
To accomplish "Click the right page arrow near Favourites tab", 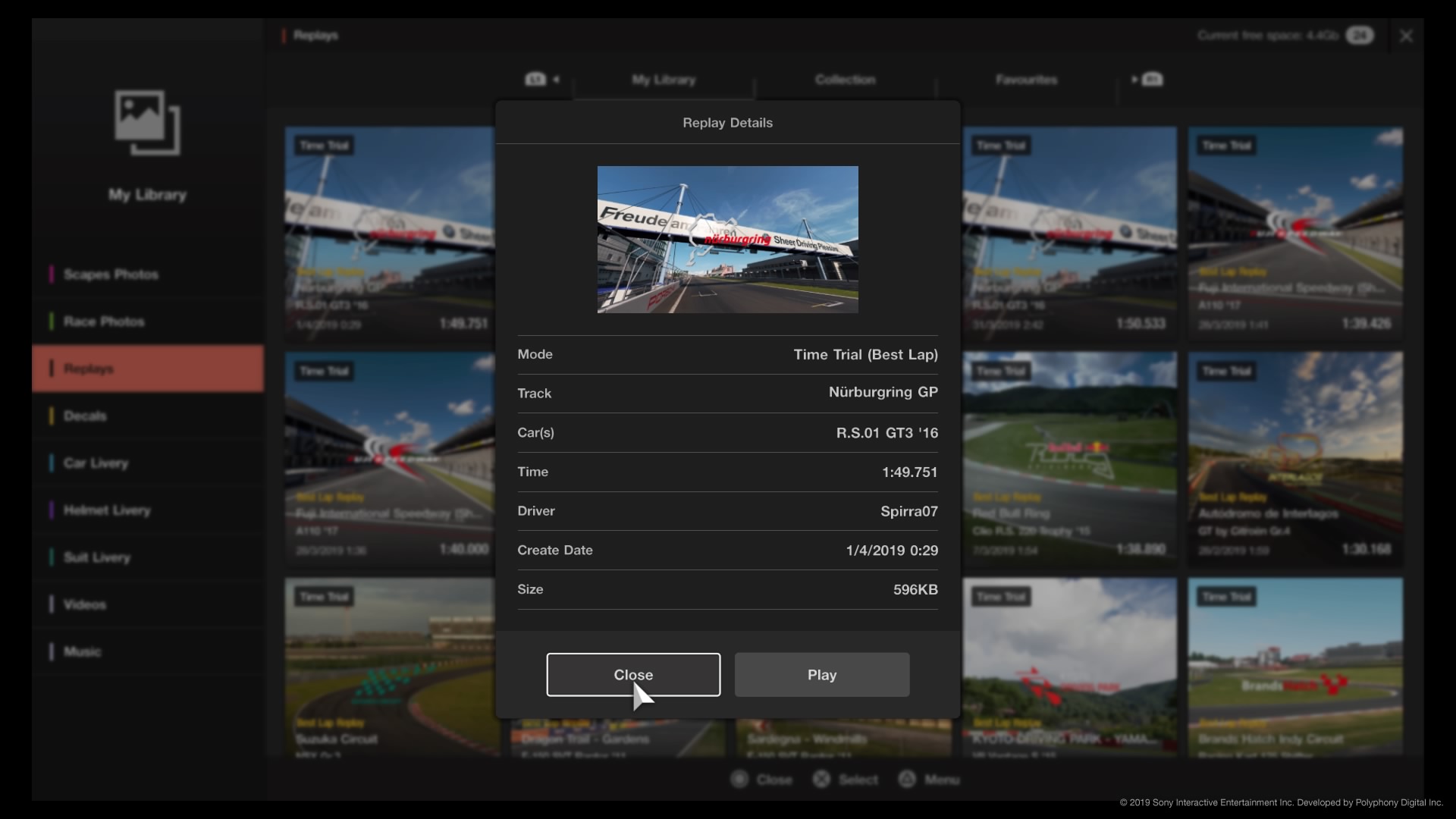I will point(1135,79).
